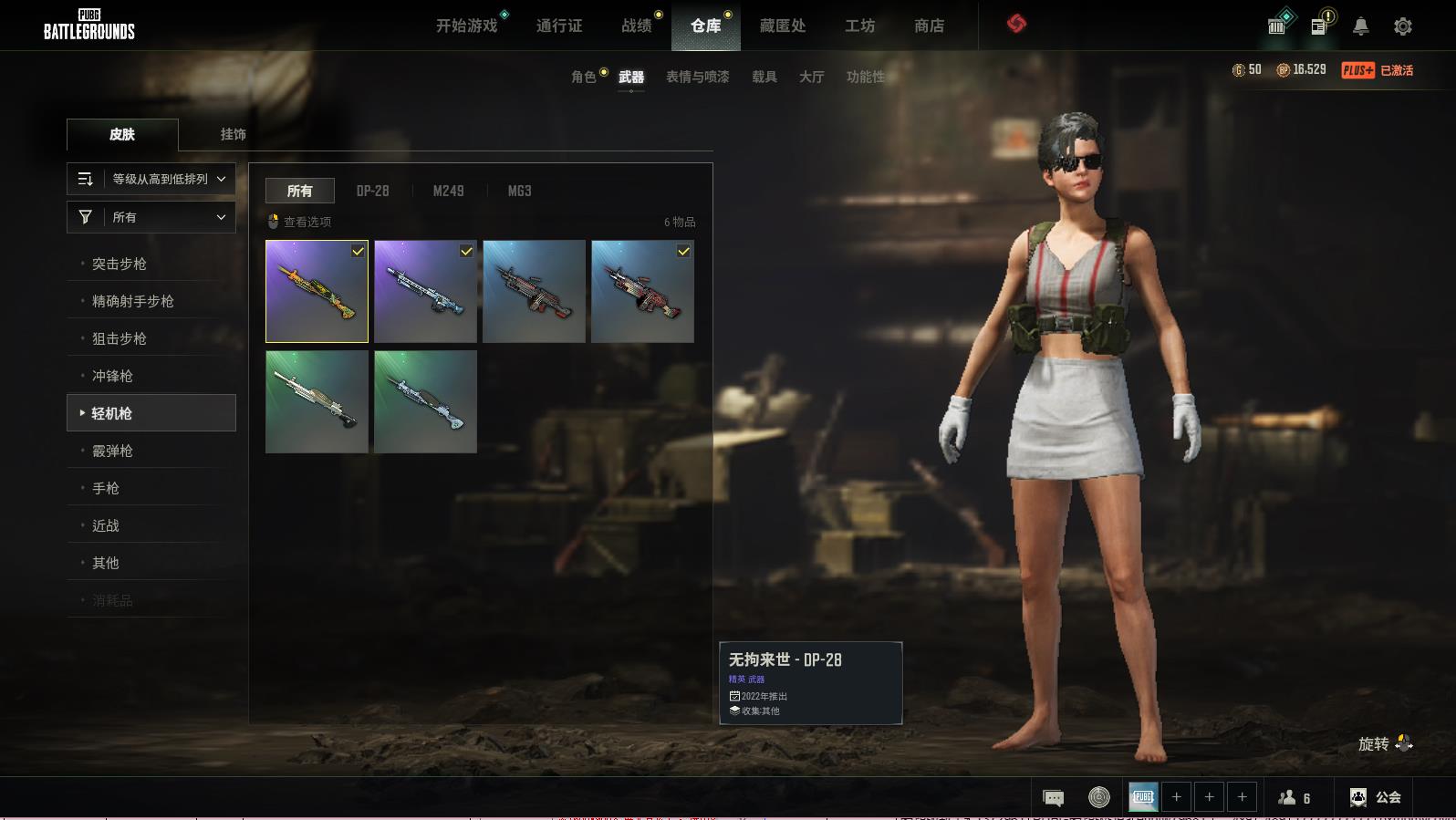The image size is (1456, 820).
Task: Filter skins by MG3
Action: [519, 191]
